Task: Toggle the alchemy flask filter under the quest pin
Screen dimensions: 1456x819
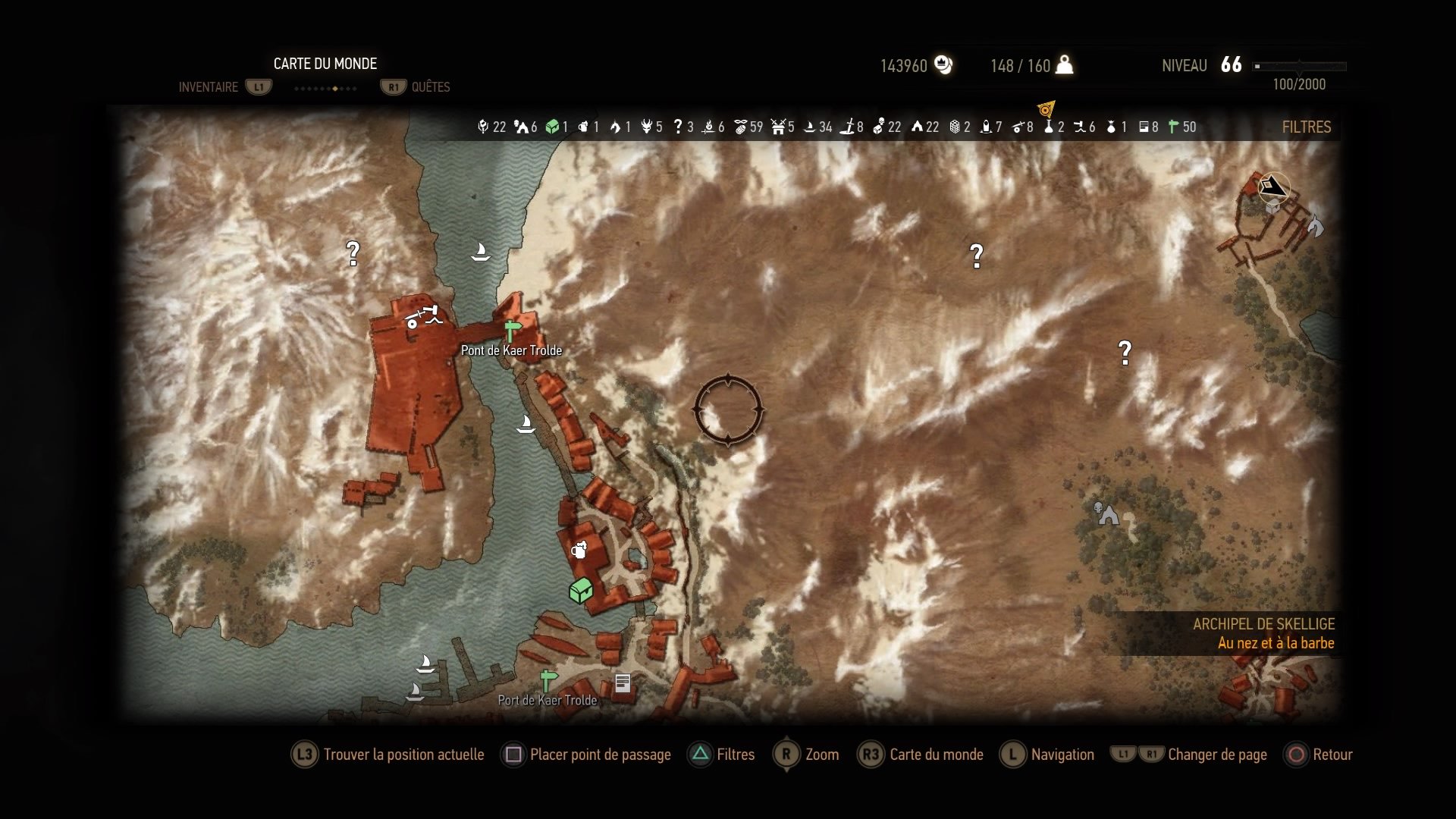Action: (1050, 127)
